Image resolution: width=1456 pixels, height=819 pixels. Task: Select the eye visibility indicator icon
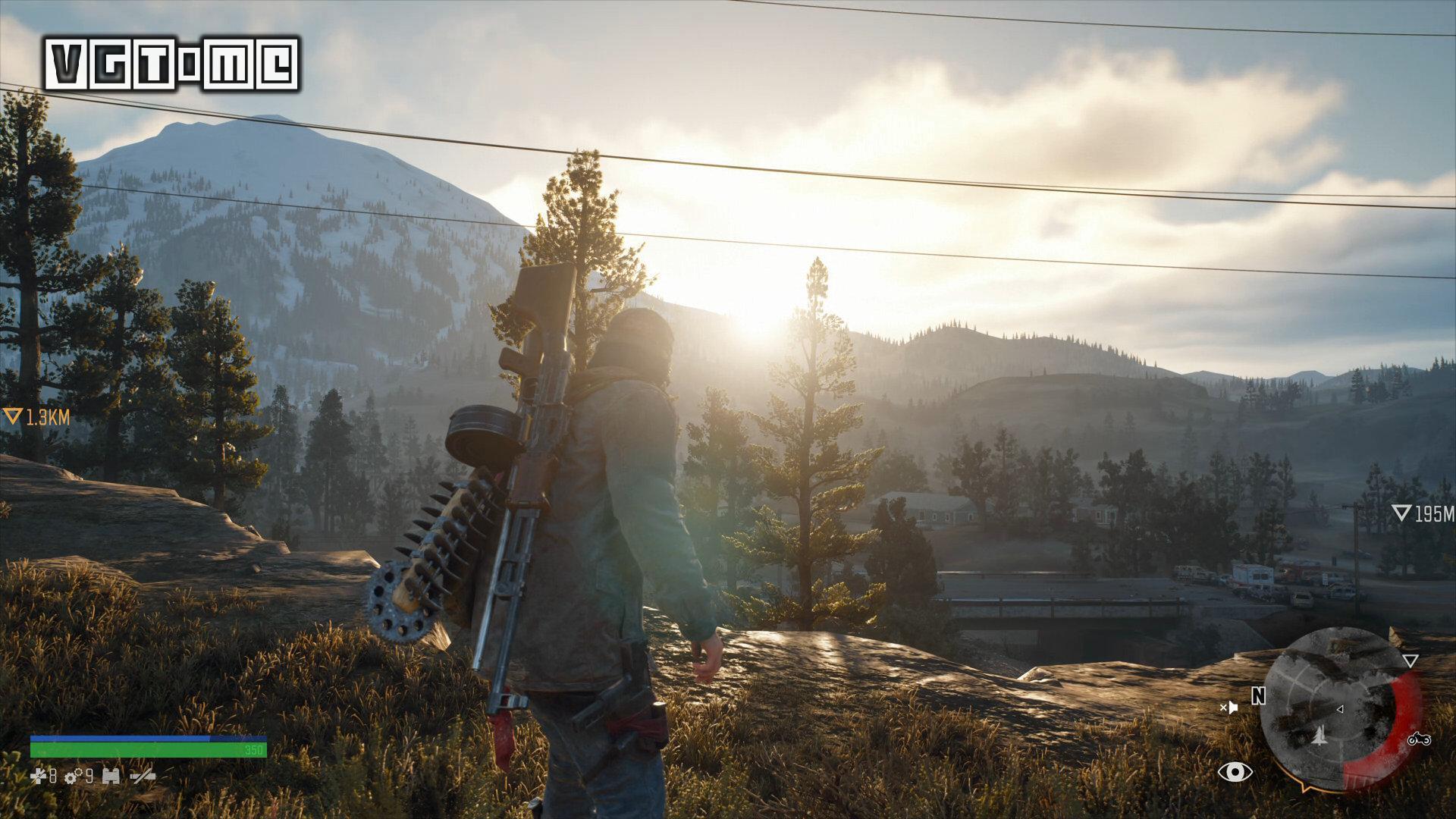[x=1235, y=772]
